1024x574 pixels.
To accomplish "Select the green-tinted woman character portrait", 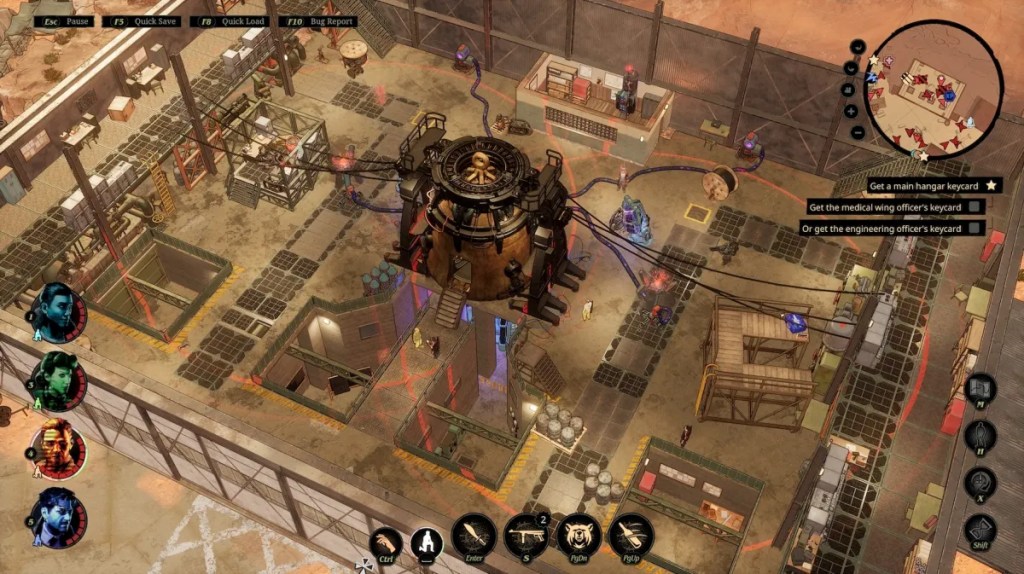I will coord(60,380).
